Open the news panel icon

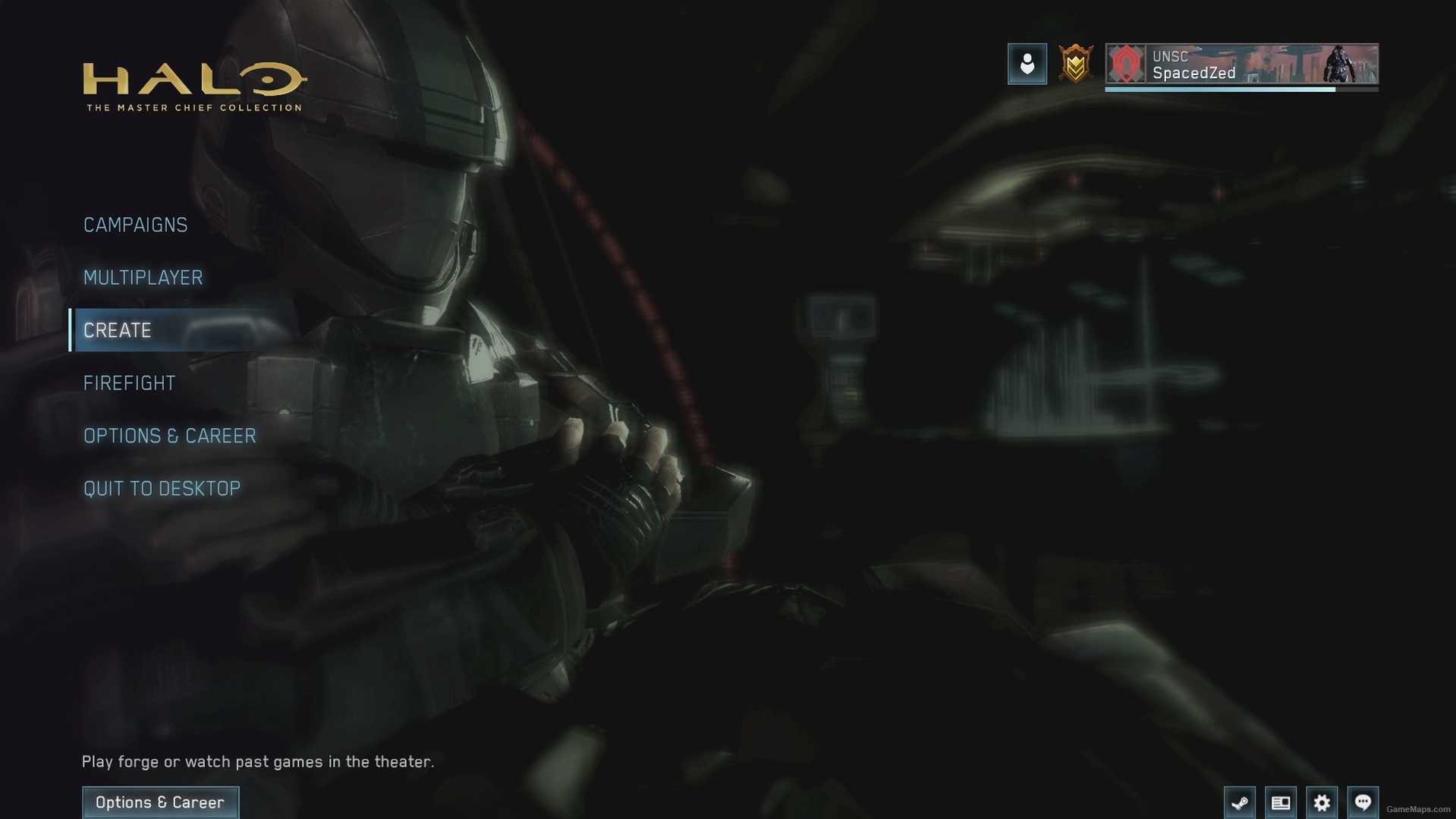point(1281,802)
